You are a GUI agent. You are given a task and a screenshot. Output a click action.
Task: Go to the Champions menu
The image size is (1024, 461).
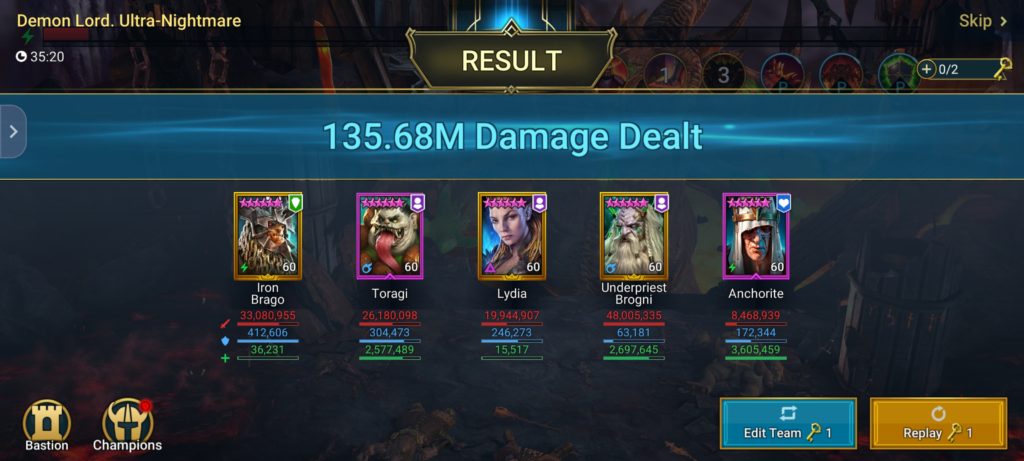point(127,424)
